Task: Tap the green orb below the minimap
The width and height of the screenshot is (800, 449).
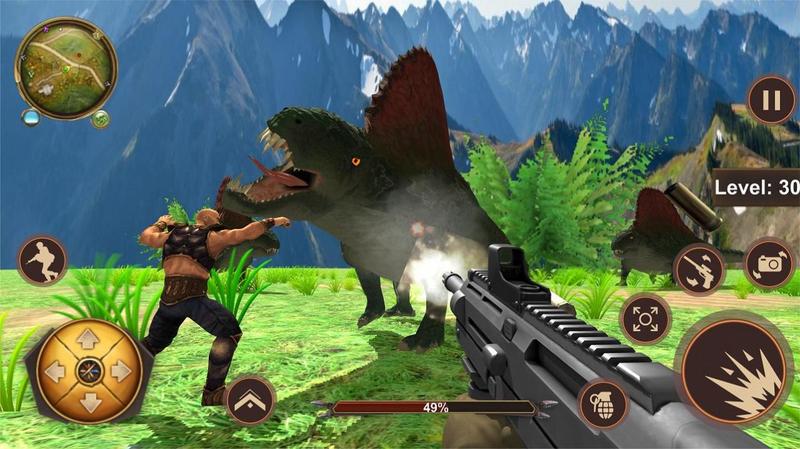Action: [x=101, y=121]
